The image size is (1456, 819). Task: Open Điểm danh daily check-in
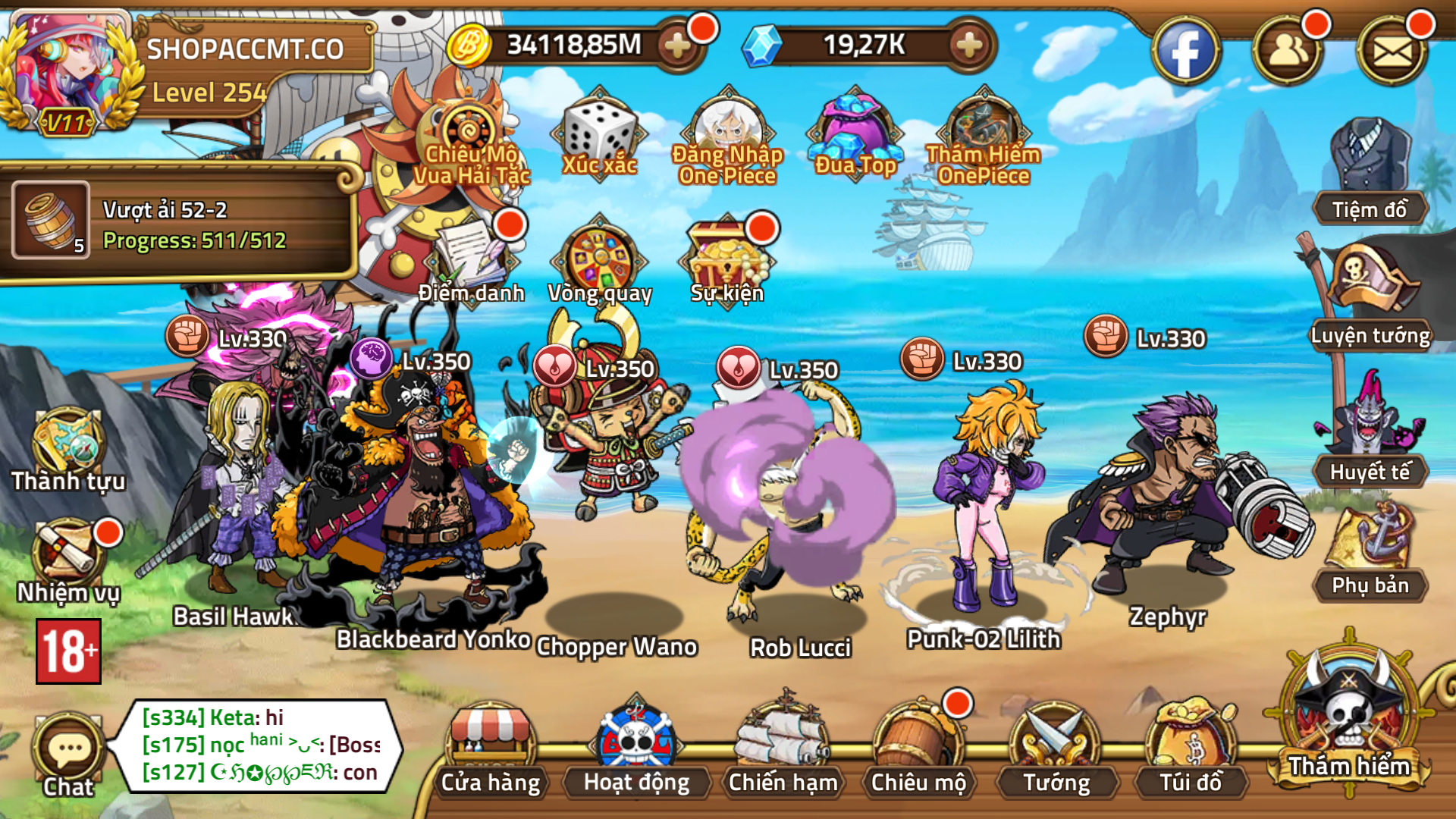click(x=472, y=262)
